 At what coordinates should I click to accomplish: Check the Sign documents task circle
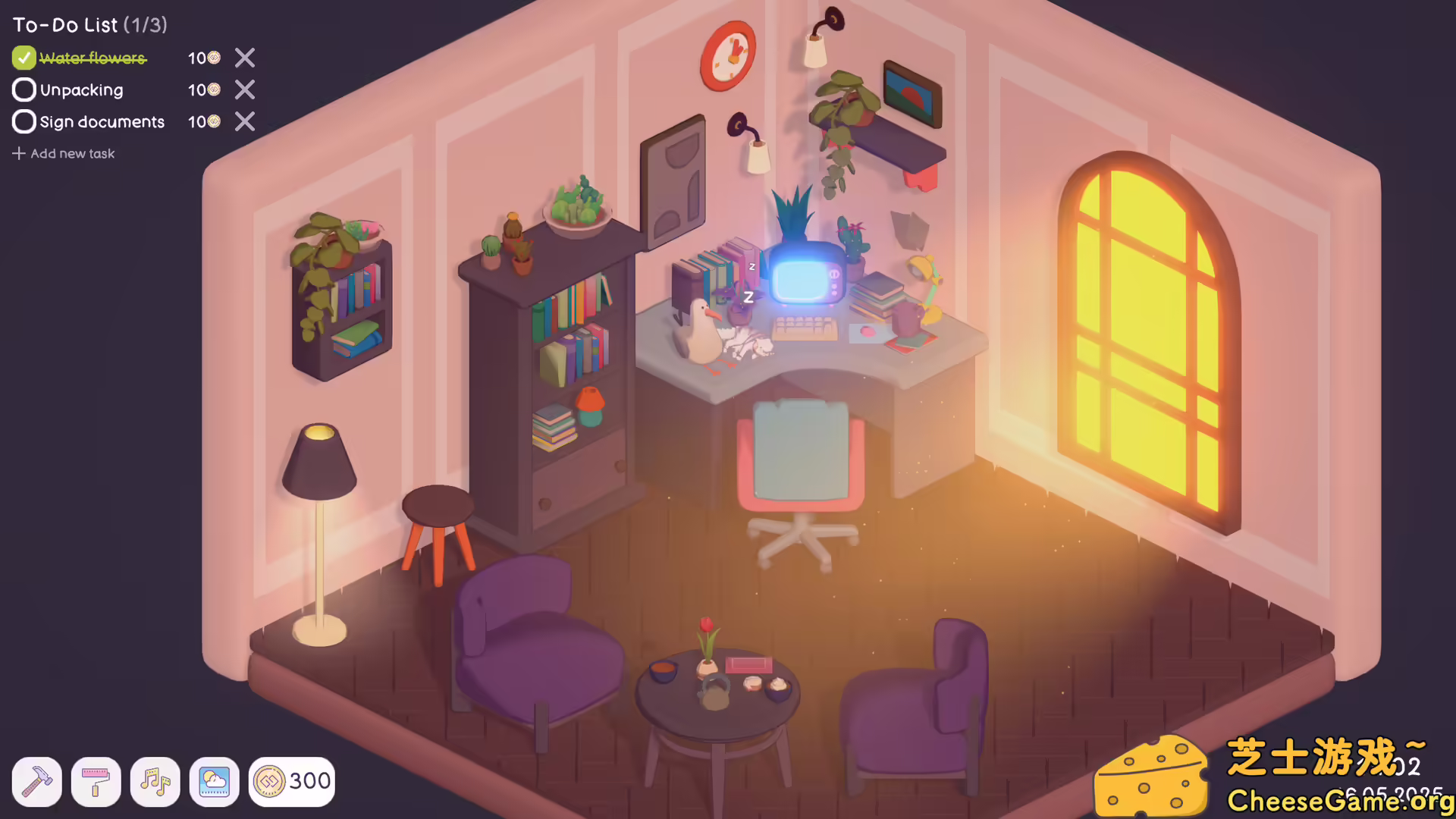click(x=24, y=121)
